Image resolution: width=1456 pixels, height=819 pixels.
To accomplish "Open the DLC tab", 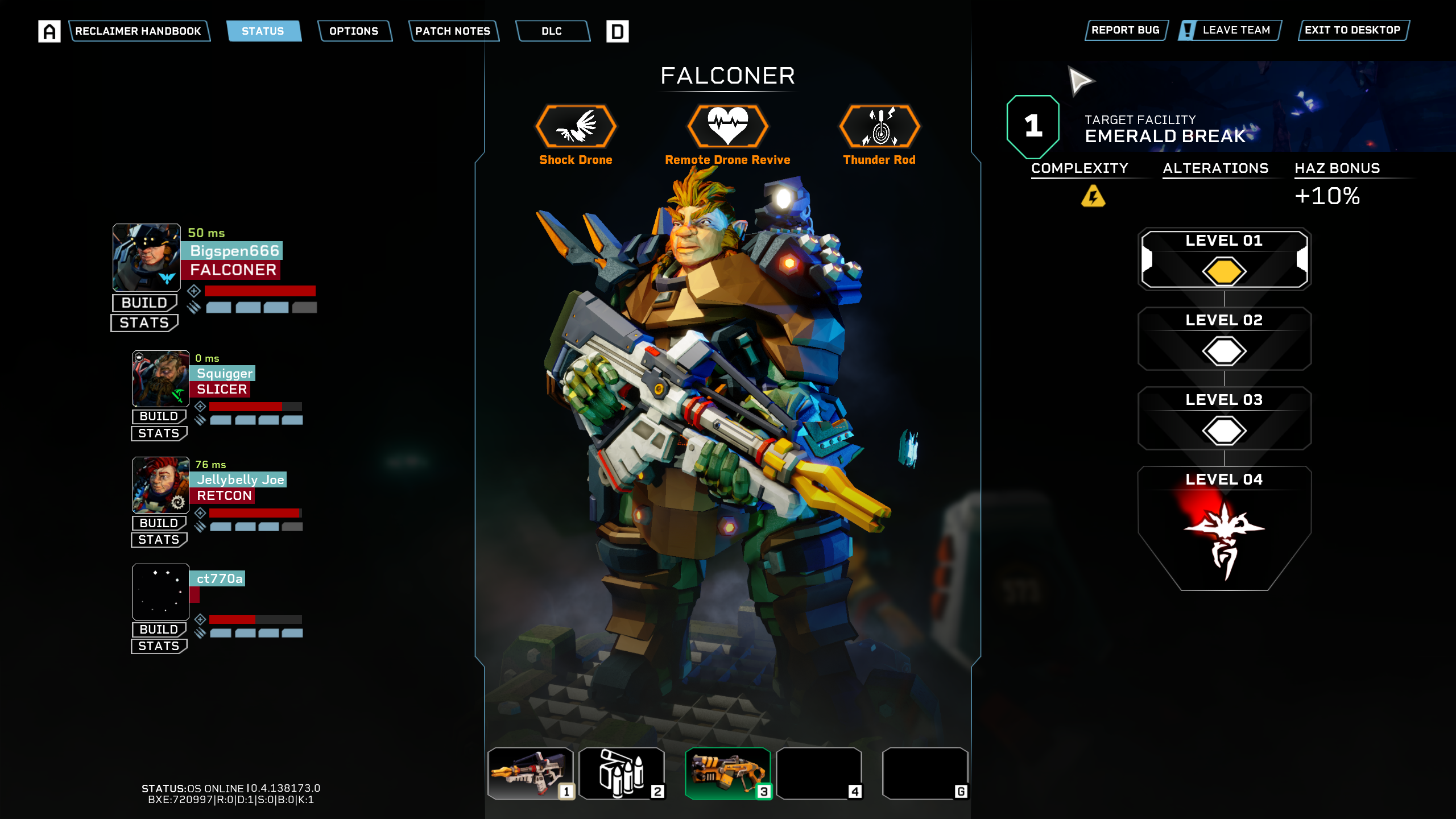I will (x=552, y=31).
